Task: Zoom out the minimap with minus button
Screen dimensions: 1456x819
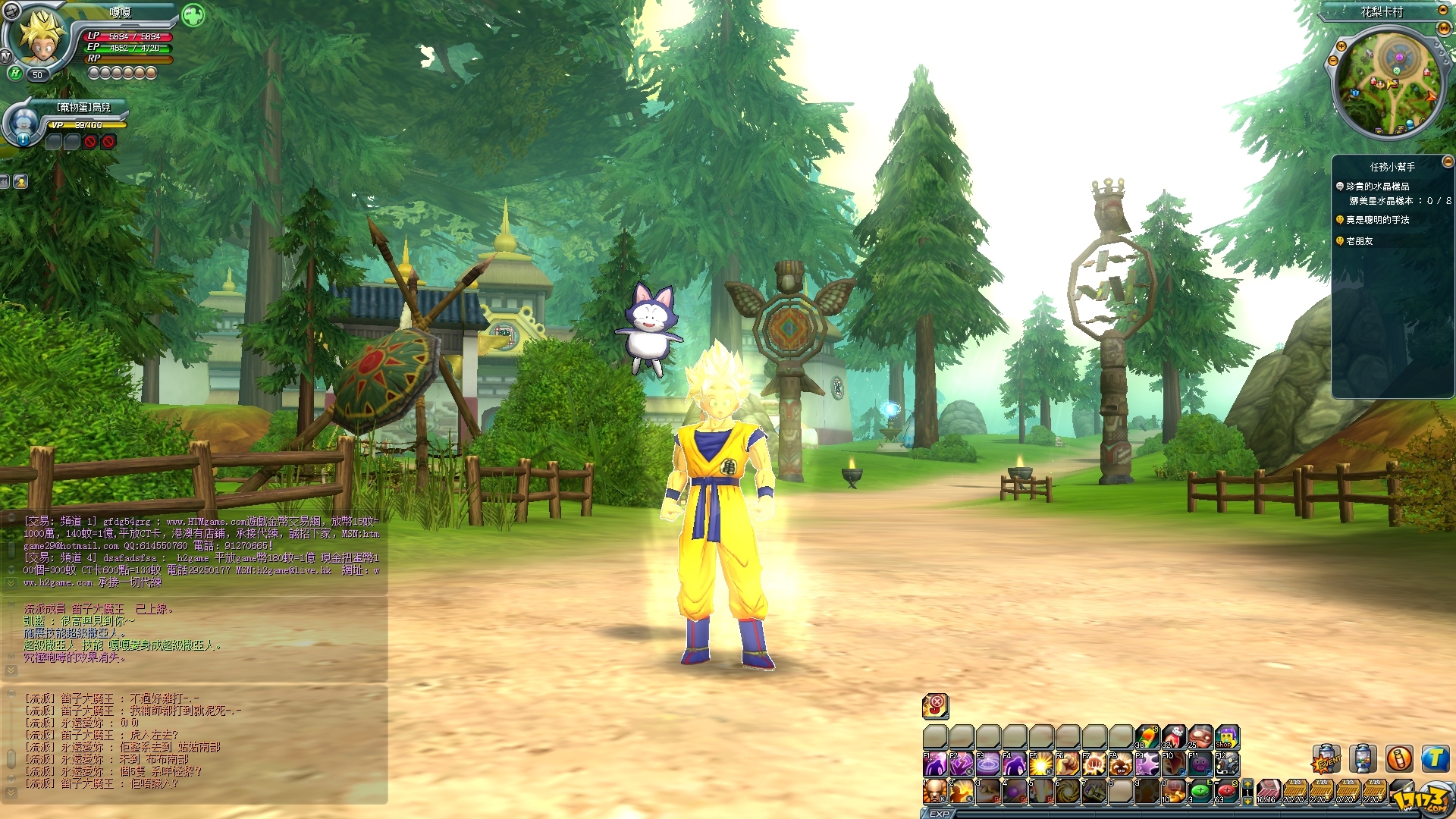Action: pyautogui.click(x=1332, y=61)
